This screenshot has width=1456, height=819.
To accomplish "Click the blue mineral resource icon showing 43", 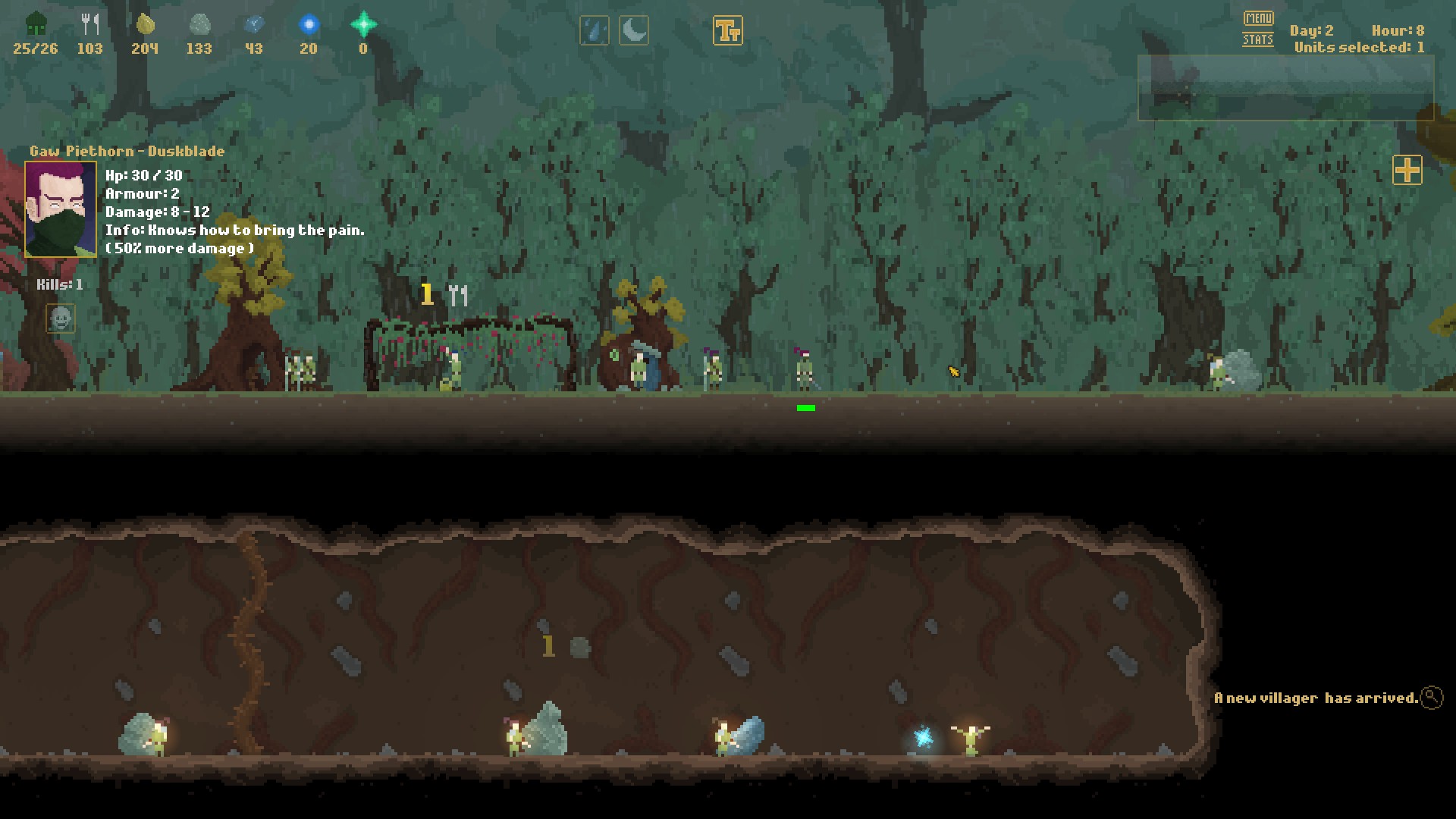I will pyautogui.click(x=254, y=24).
